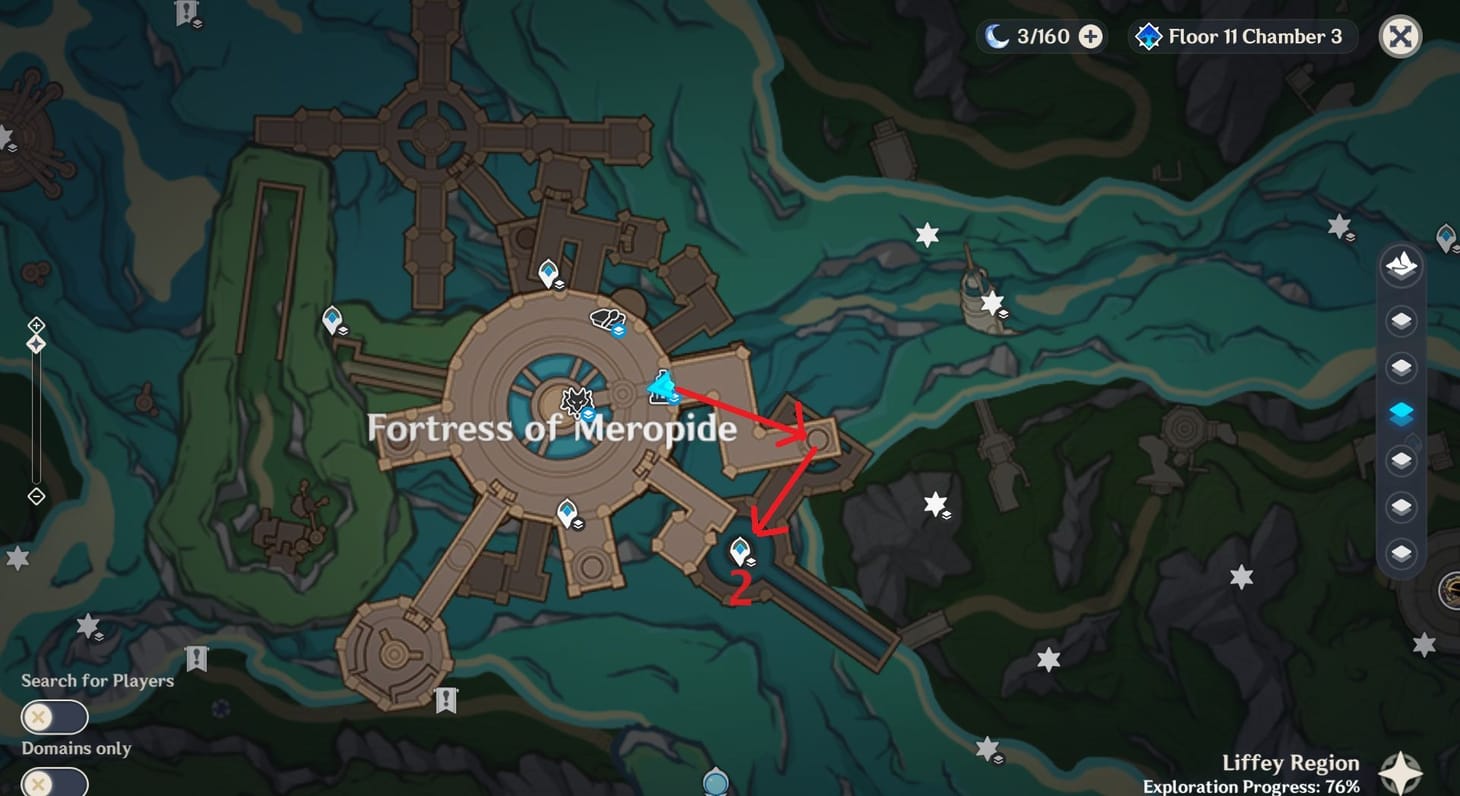
Task: Select the floor layer directly below the surface icon
Action: point(1400,320)
